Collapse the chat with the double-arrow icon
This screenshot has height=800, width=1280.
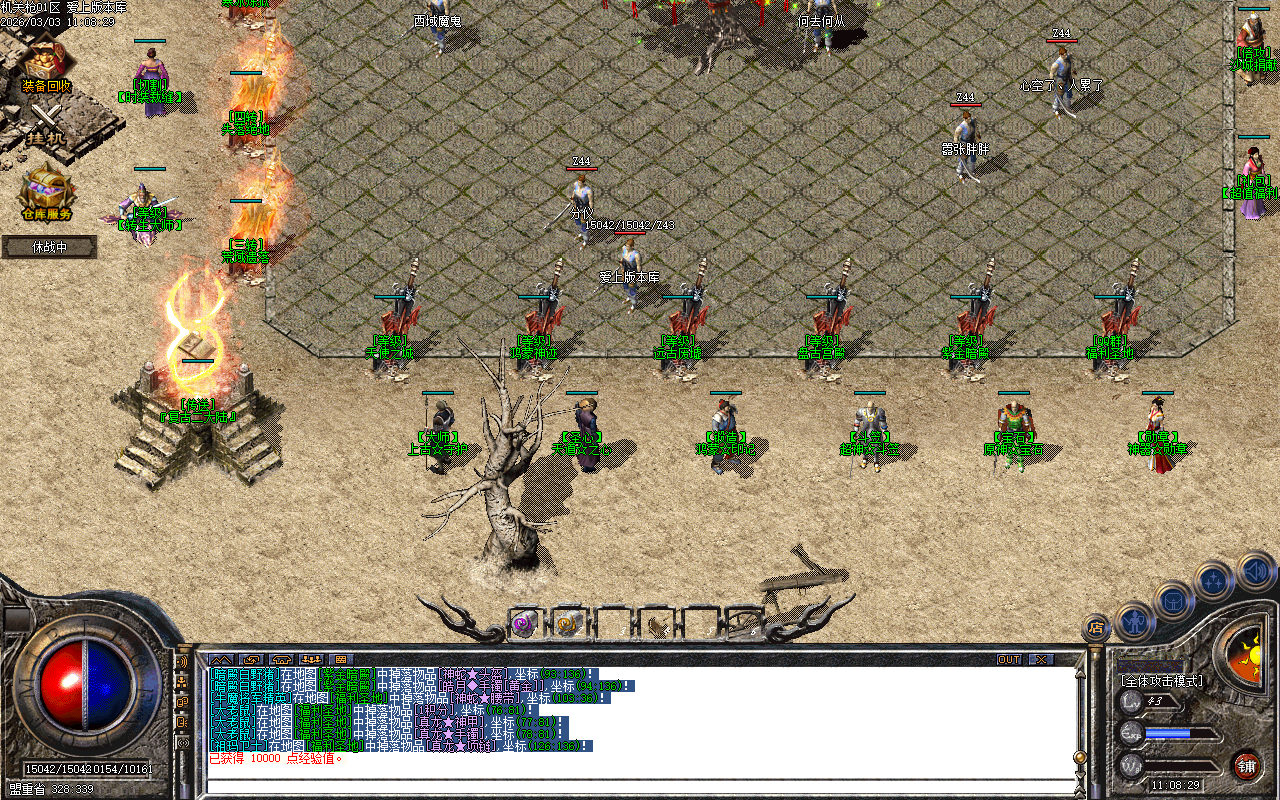219,659
